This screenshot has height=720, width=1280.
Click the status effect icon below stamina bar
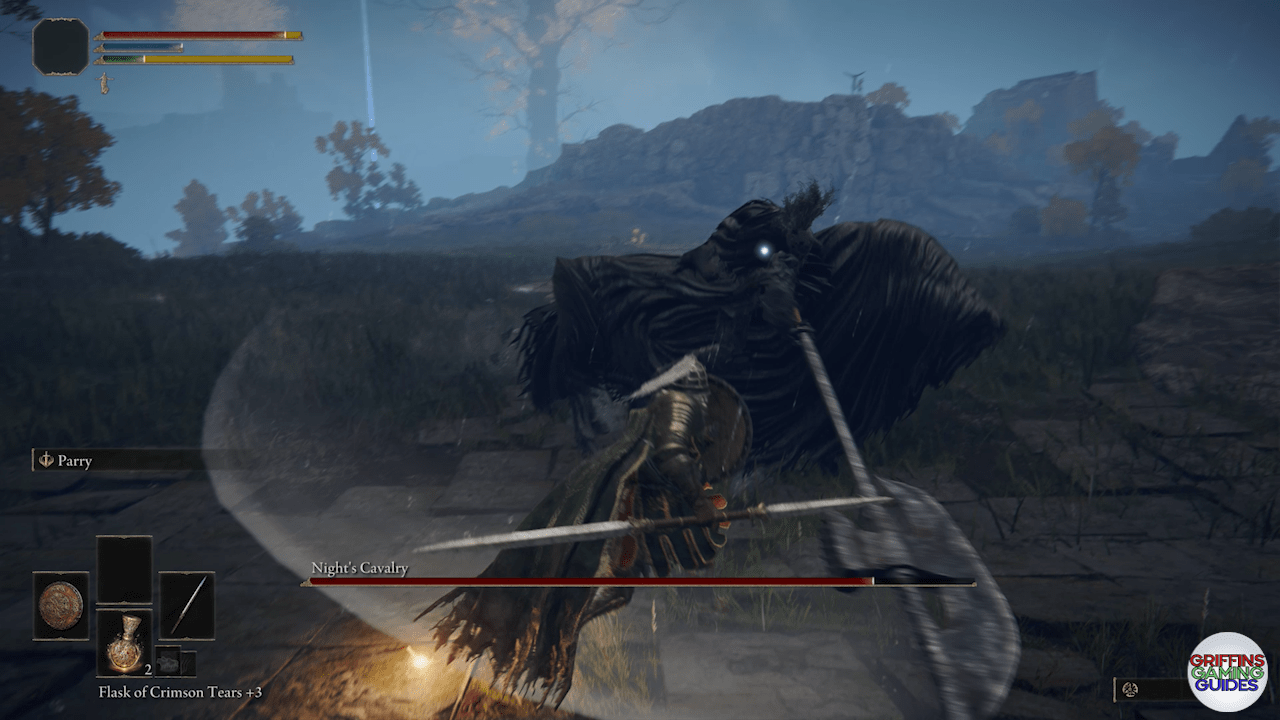[103, 83]
